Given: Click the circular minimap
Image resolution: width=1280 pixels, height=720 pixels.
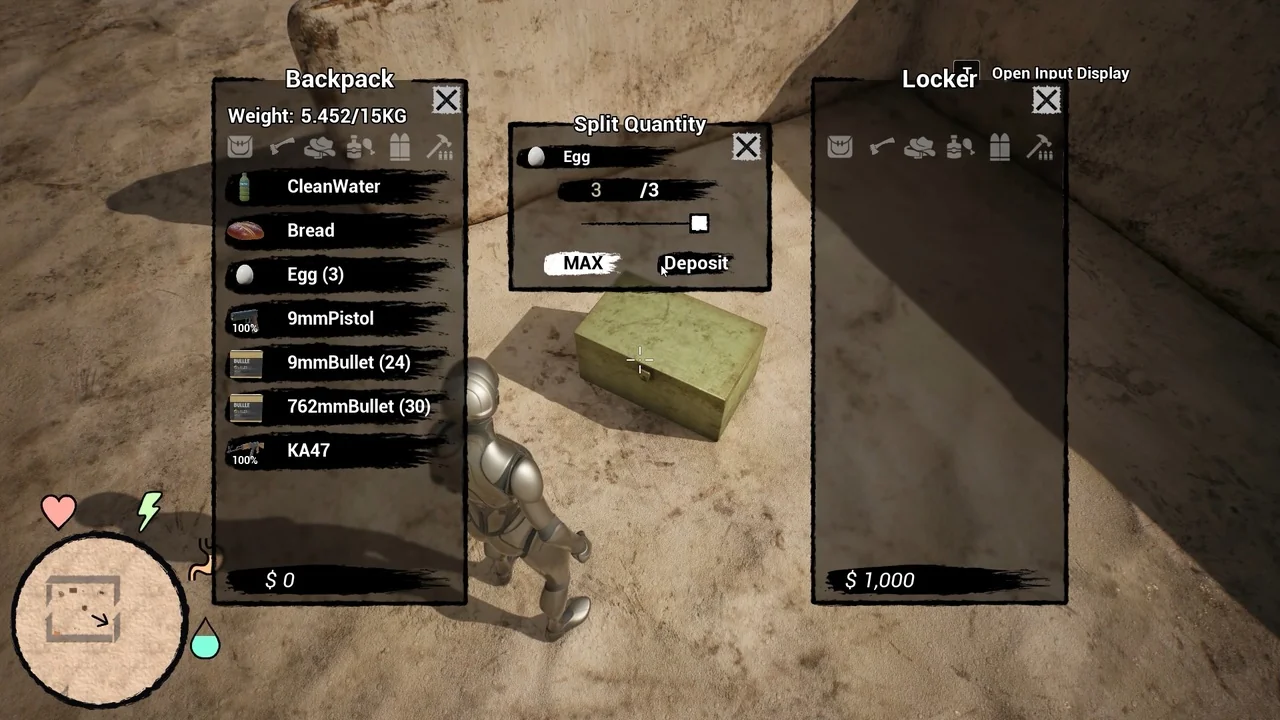Looking at the screenshot, I should point(99,618).
